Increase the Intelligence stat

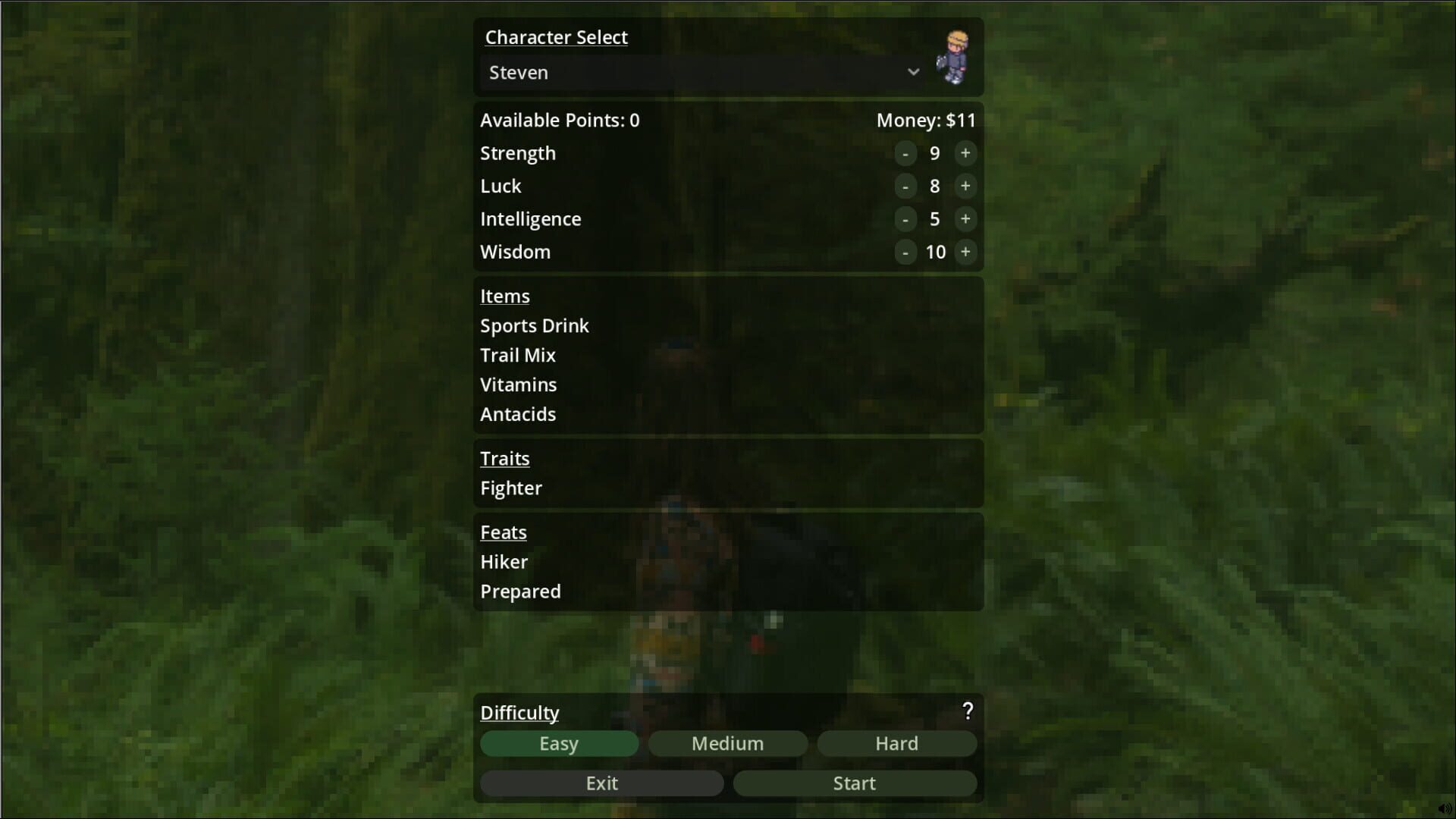(x=965, y=219)
